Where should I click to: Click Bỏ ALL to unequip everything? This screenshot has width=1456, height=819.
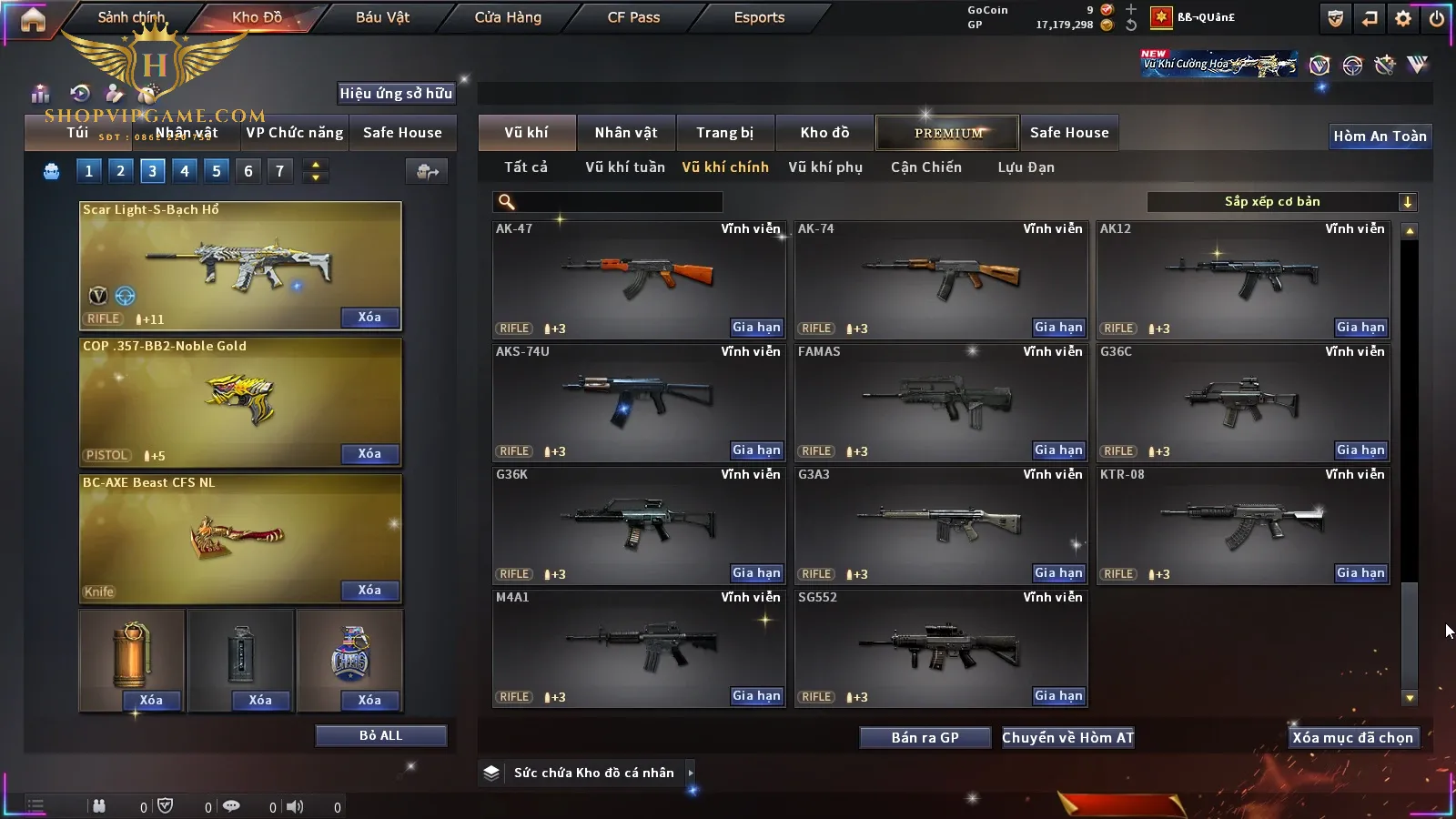(x=380, y=735)
